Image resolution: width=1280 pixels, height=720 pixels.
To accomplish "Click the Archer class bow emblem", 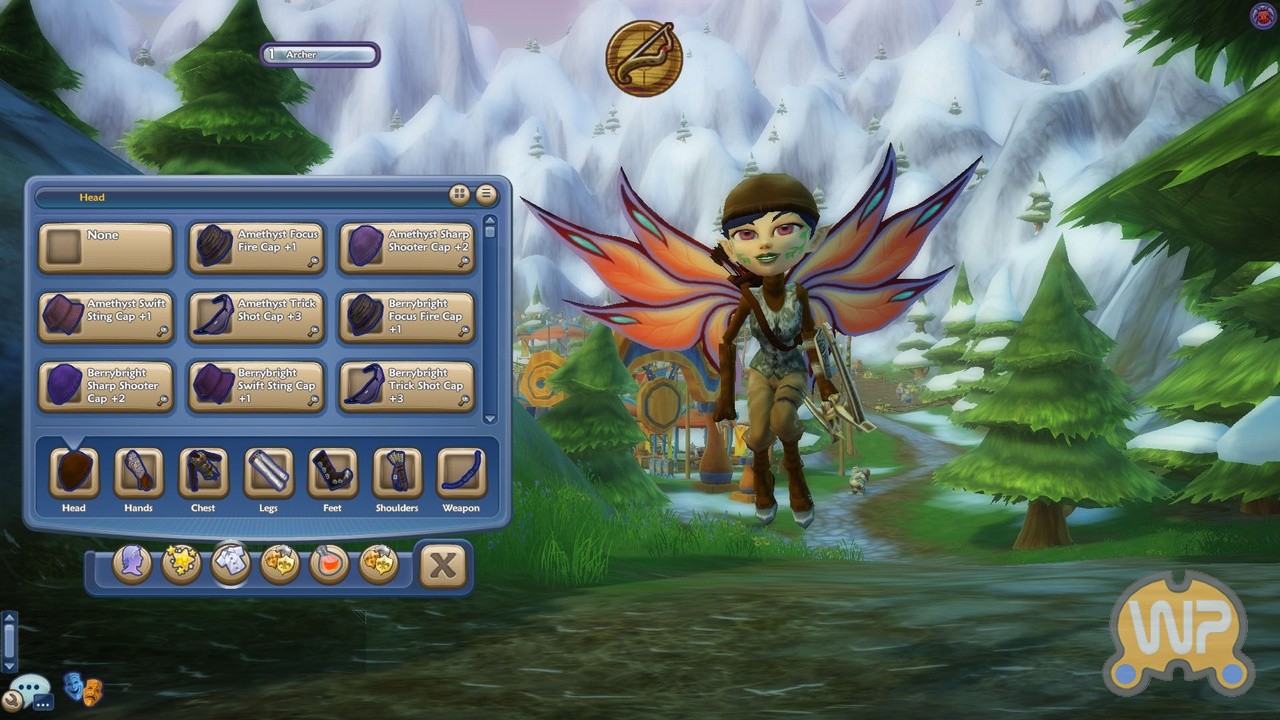I will 644,58.
